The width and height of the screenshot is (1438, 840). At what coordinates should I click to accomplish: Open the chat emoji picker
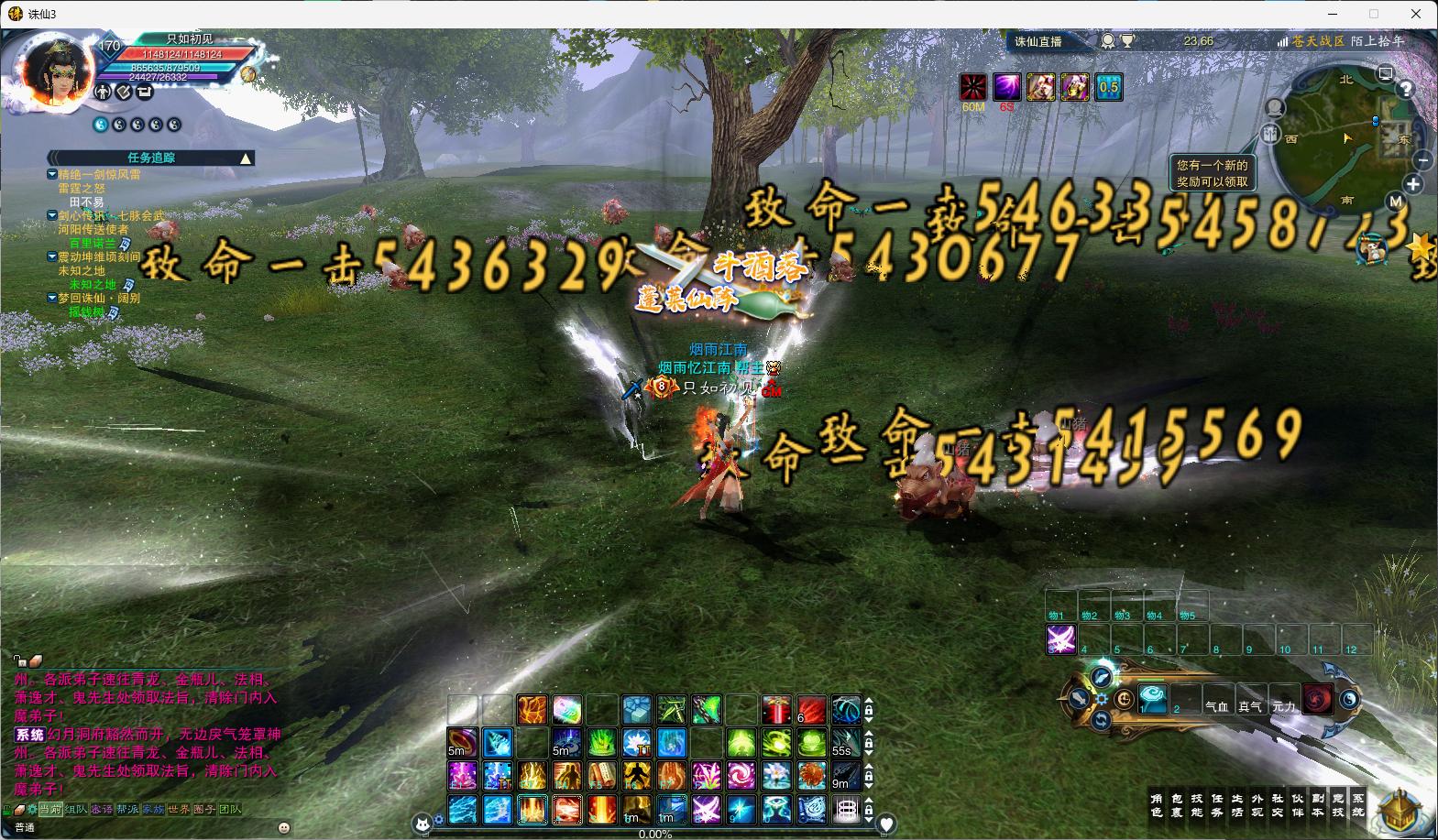coord(283,827)
